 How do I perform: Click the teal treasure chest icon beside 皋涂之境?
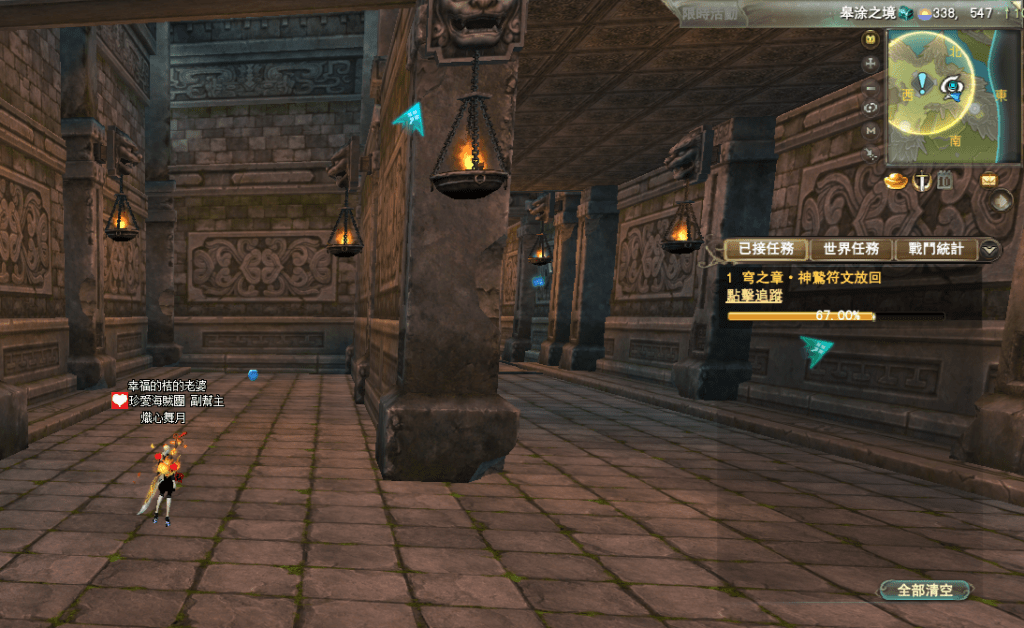(905, 13)
